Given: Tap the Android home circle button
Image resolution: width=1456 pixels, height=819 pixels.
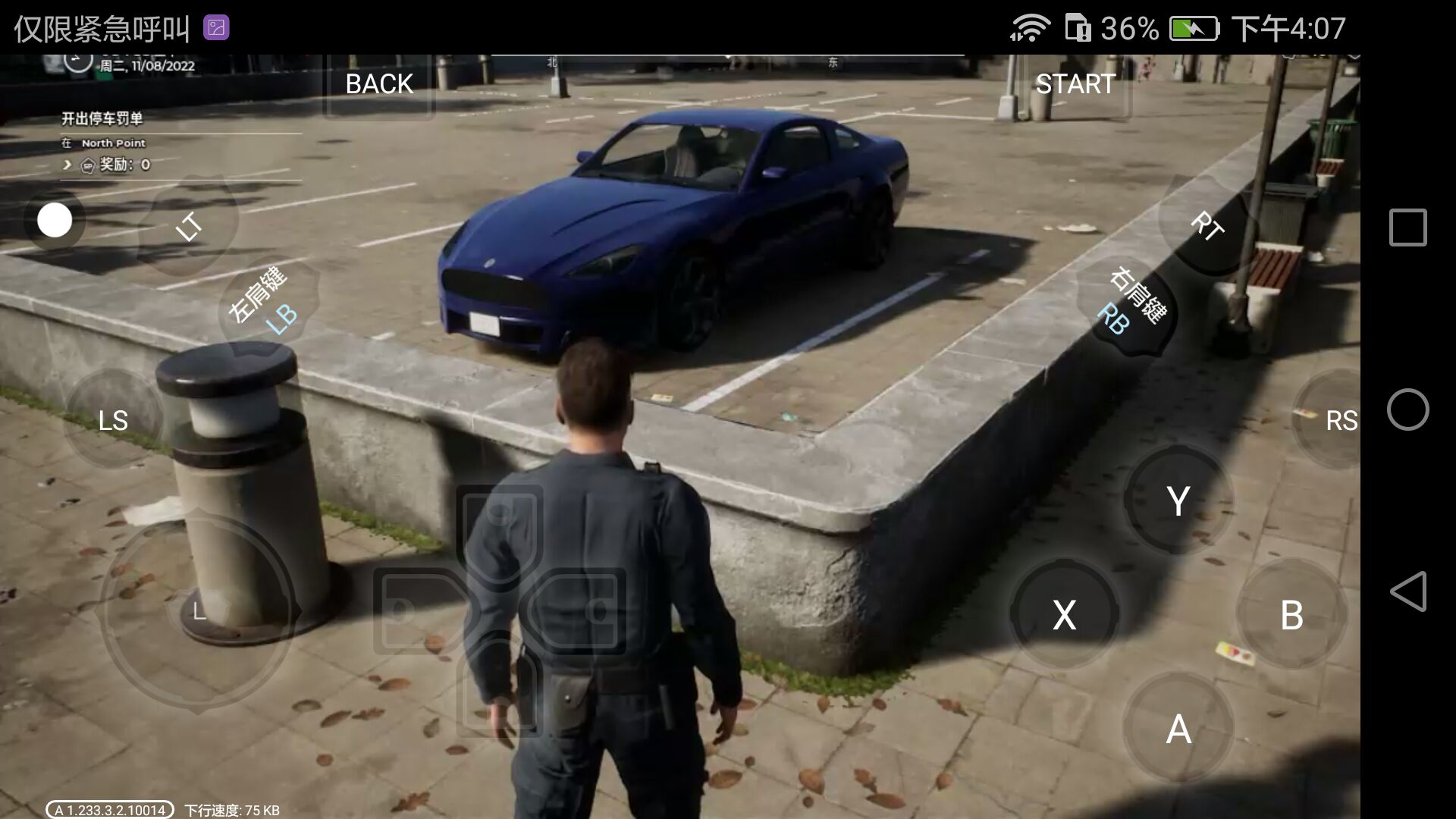Looking at the screenshot, I should [1407, 409].
